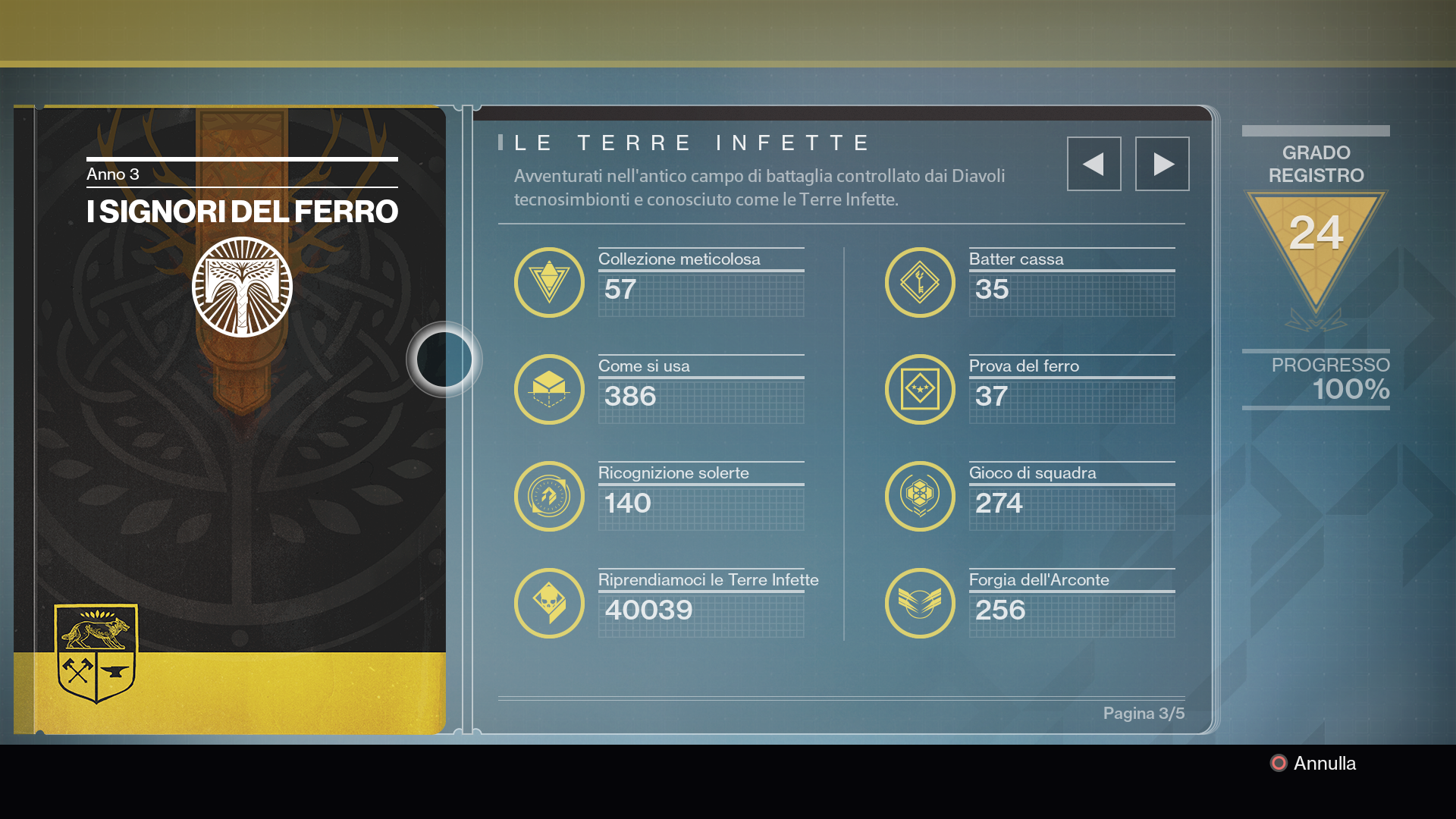Choose the Prova del ferro record icon
Viewport: 1456px width, 819px height.
[x=920, y=389]
